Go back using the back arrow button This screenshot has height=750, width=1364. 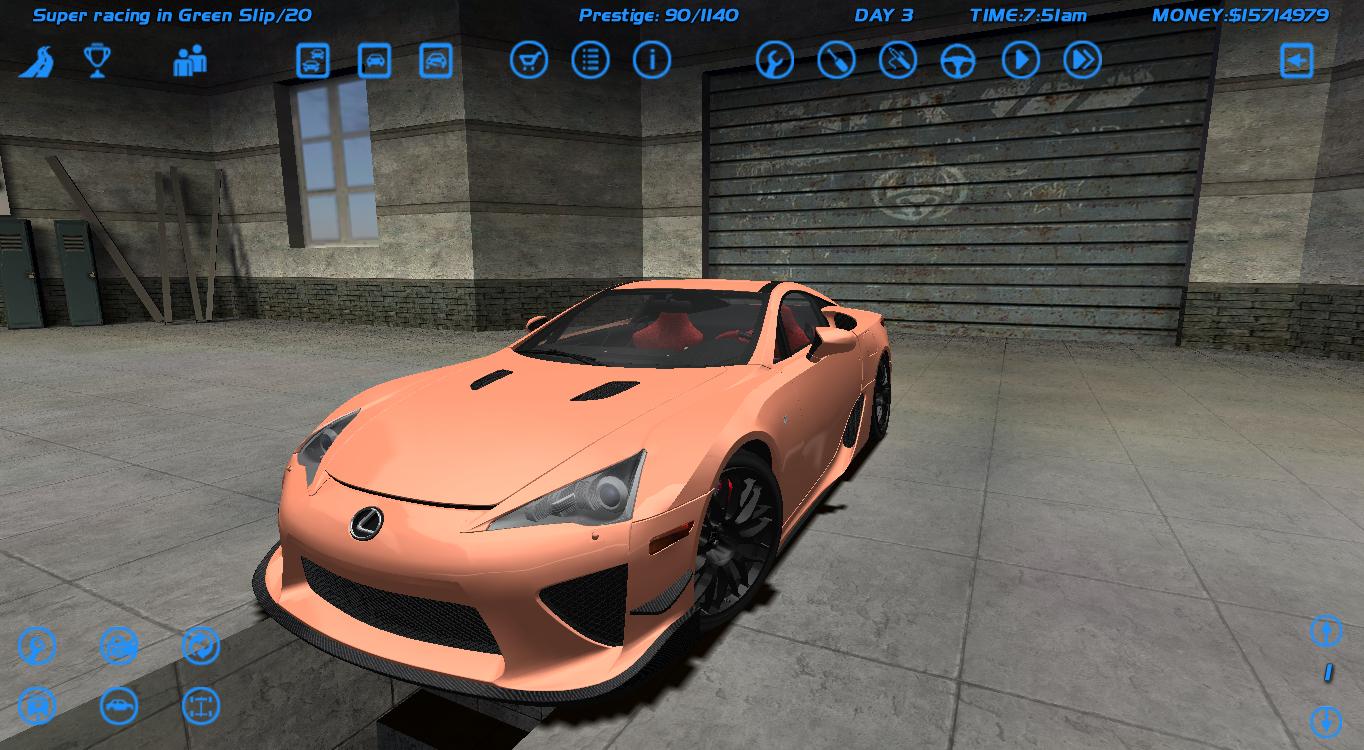1297,59
